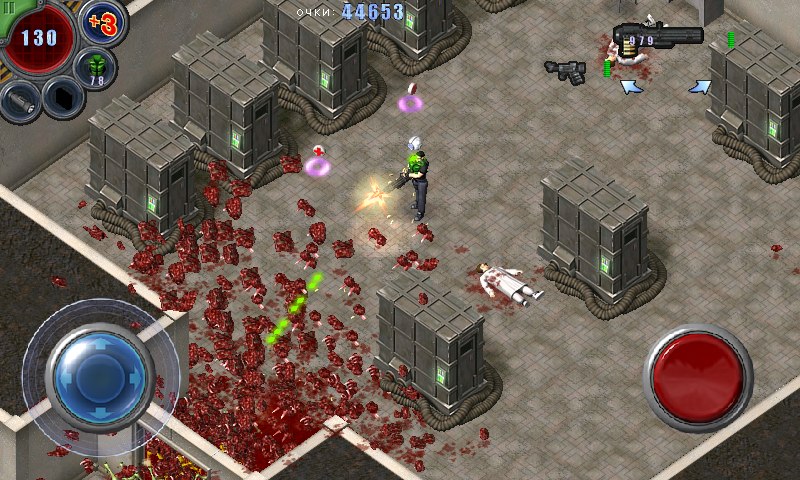Tap the empty black item slot

click(x=64, y=98)
